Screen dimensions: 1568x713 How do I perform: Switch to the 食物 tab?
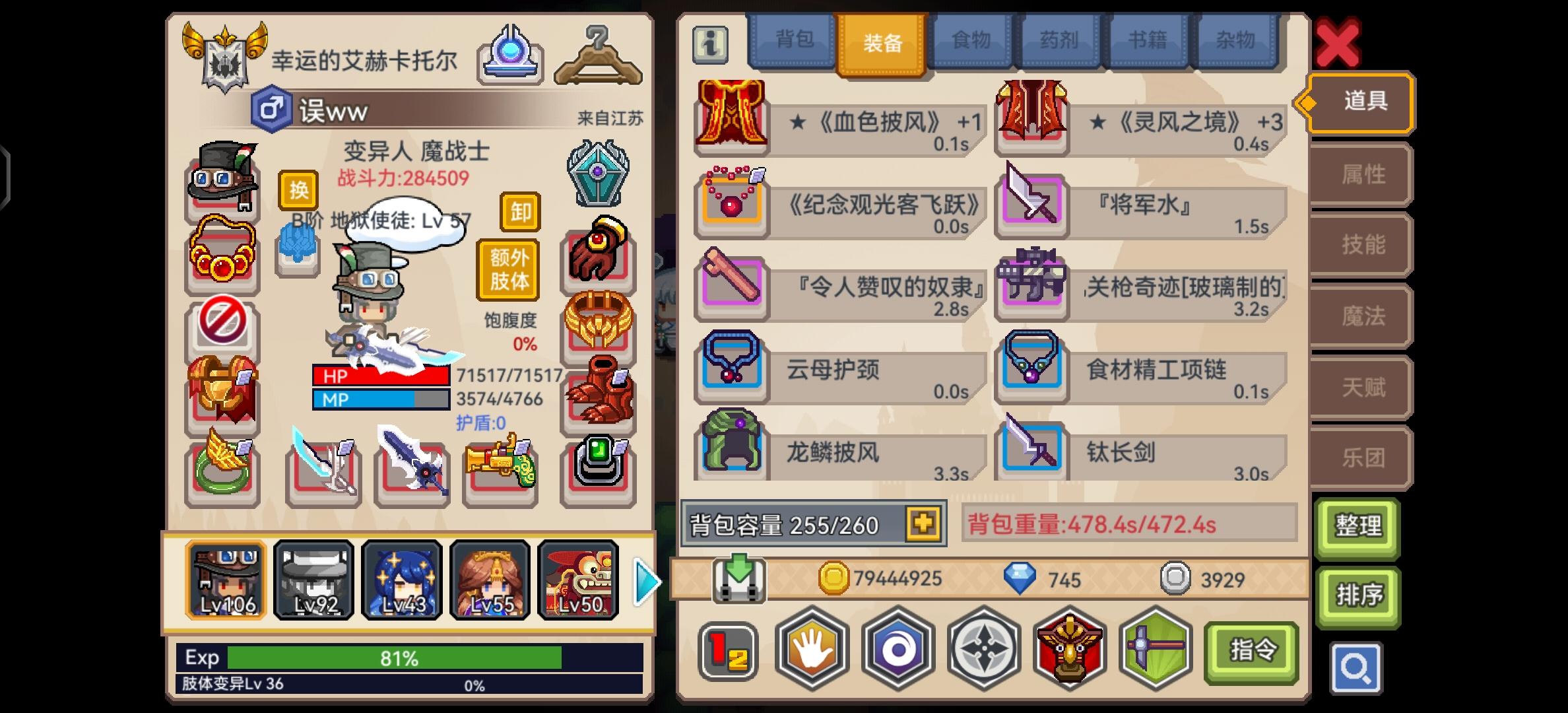[969, 41]
